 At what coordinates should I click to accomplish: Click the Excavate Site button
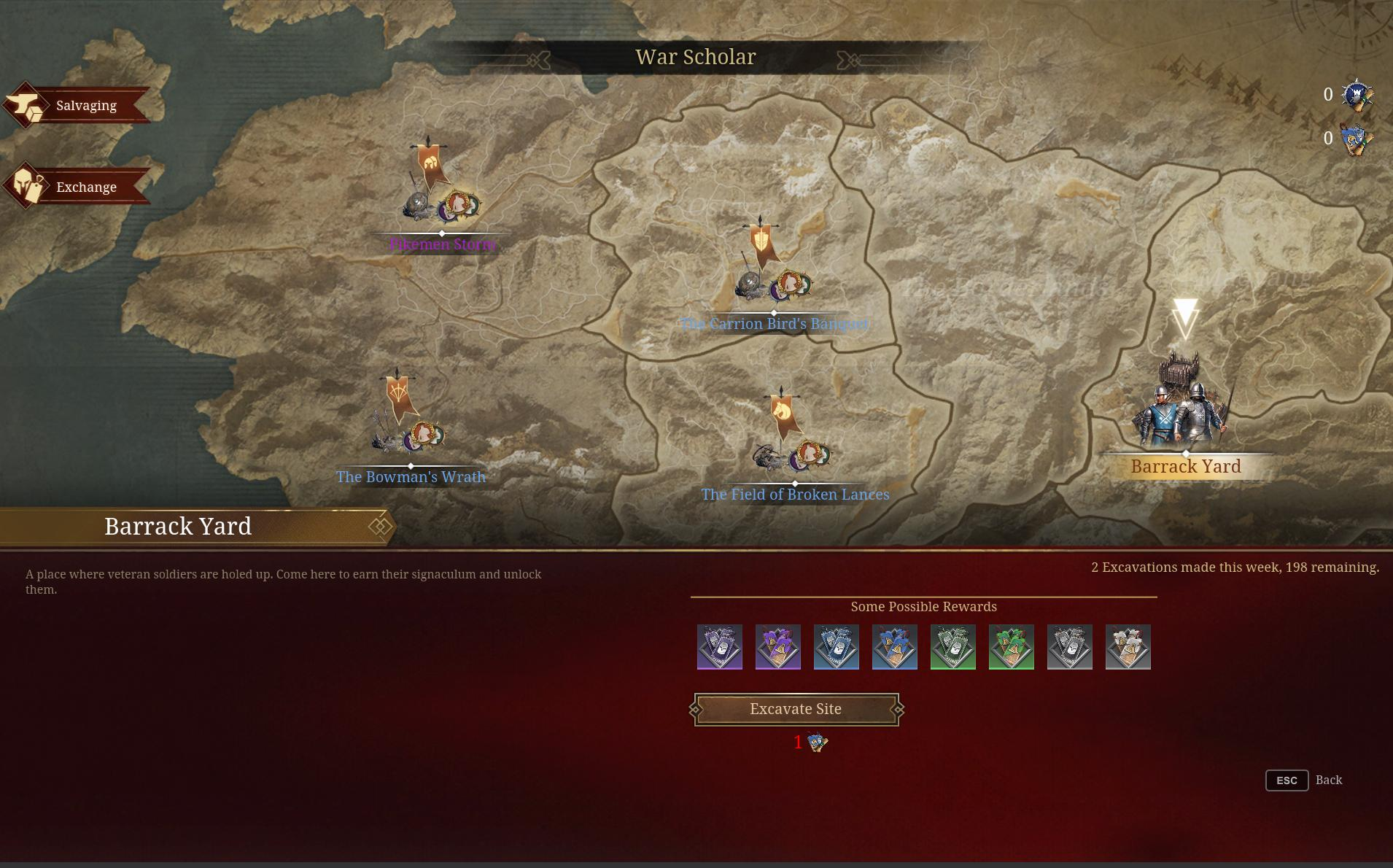796,709
